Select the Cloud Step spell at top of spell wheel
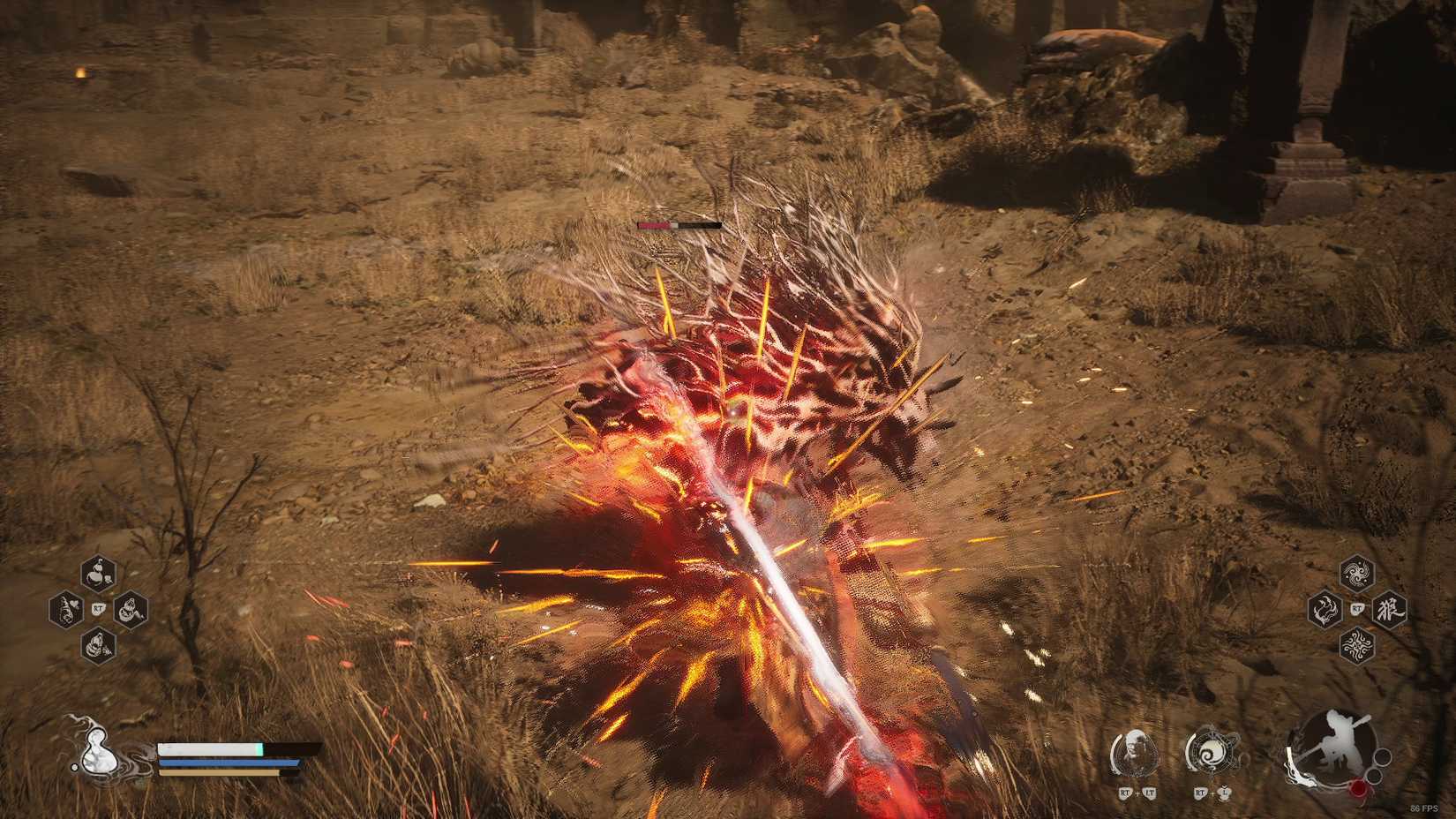 (x=1357, y=574)
